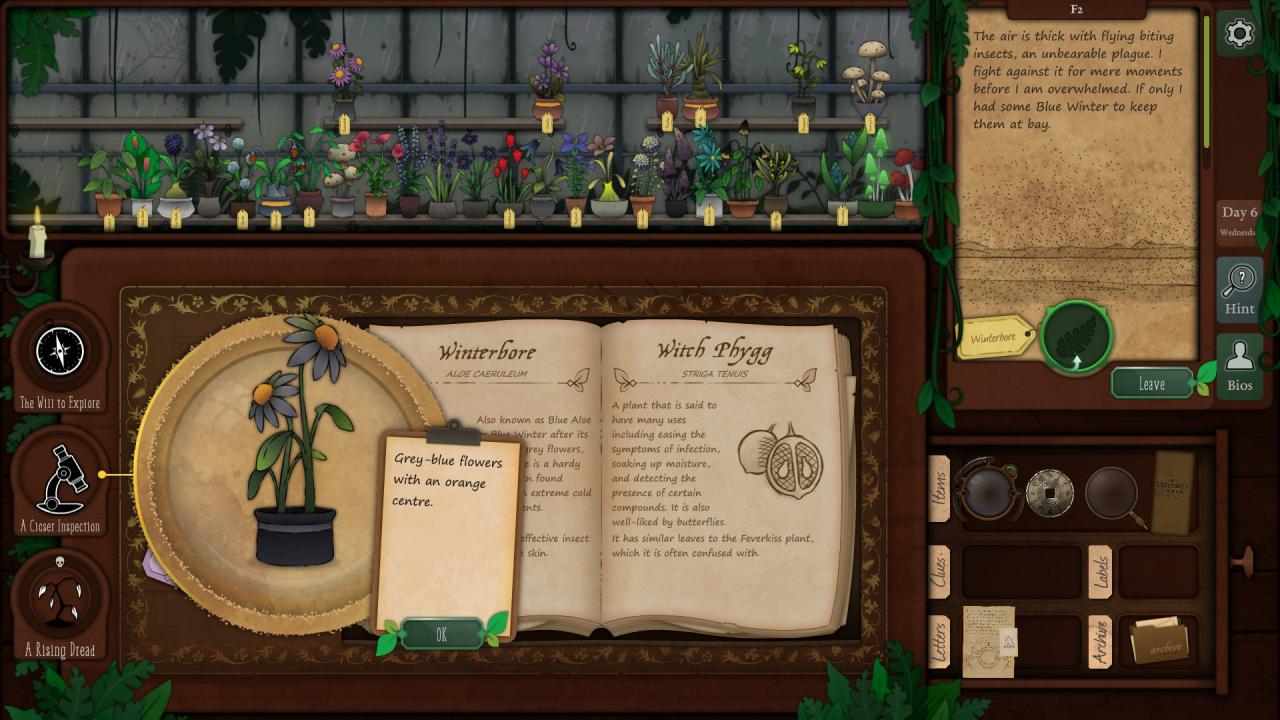Image resolution: width=1280 pixels, height=720 pixels.
Task: Select A Closer Inspection microscope
Action: click(x=60, y=478)
